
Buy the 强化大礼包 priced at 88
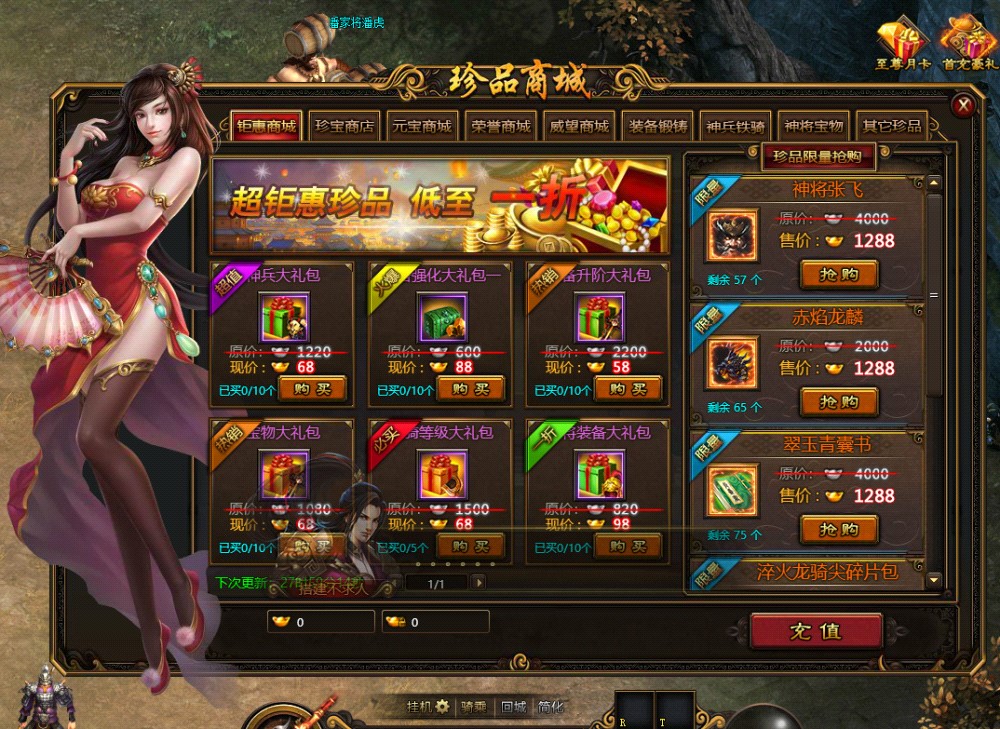(x=471, y=388)
